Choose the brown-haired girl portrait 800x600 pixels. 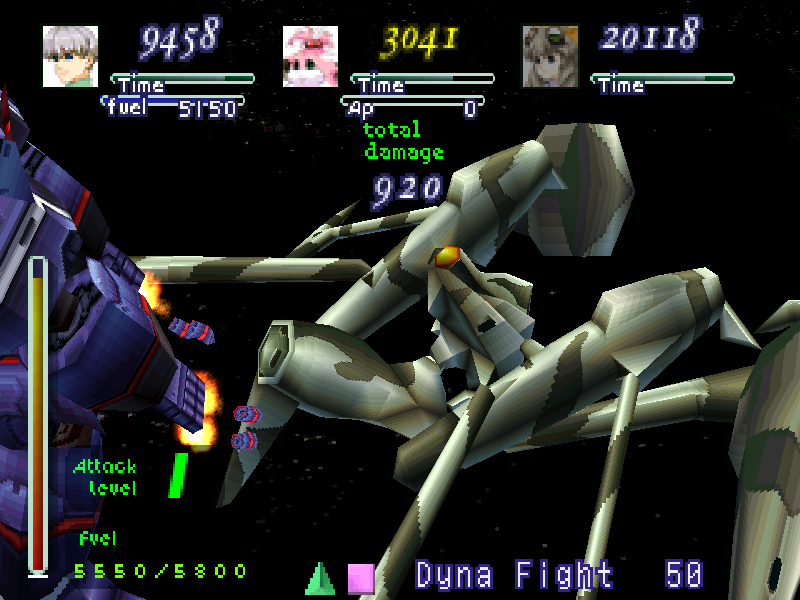pyautogui.click(x=550, y=56)
